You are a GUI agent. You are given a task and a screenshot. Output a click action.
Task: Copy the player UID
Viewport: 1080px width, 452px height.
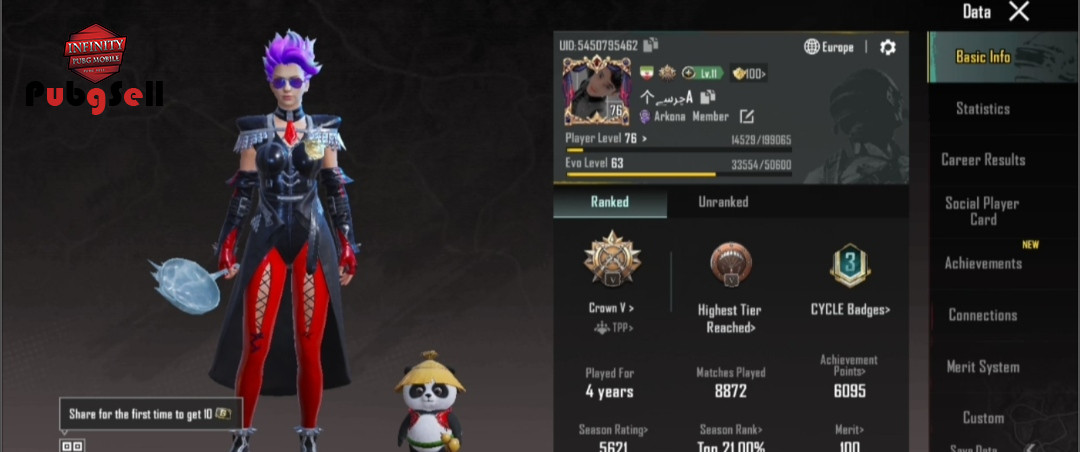point(651,45)
